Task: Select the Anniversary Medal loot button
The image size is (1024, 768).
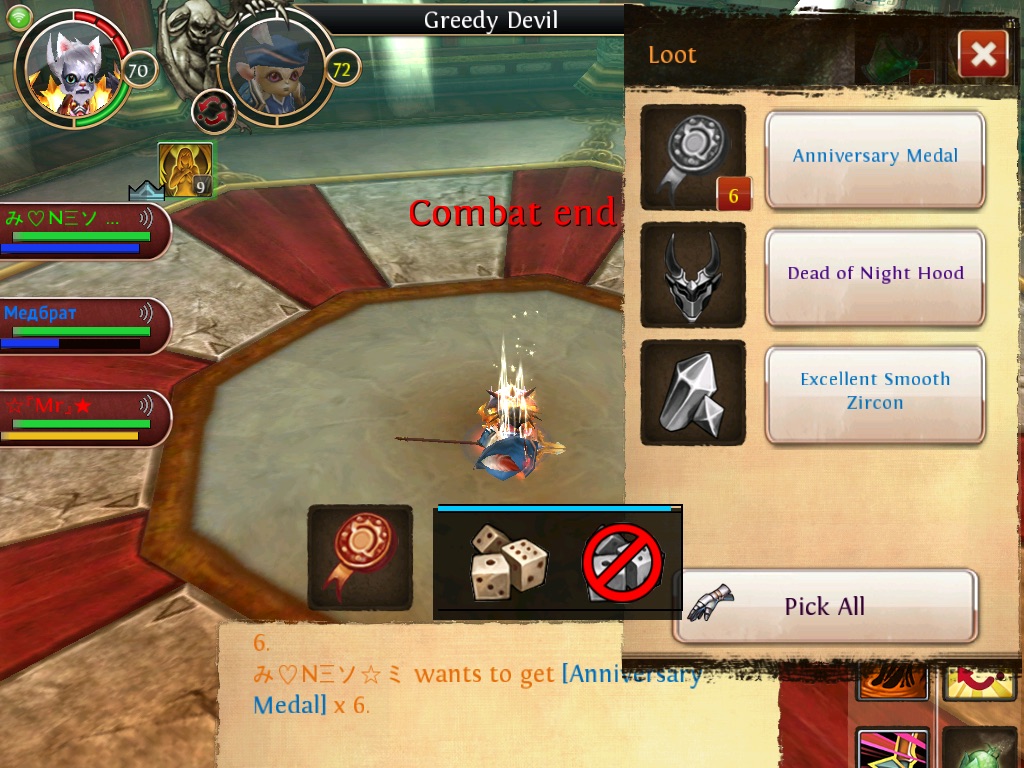Action: pyautogui.click(x=875, y=158)
